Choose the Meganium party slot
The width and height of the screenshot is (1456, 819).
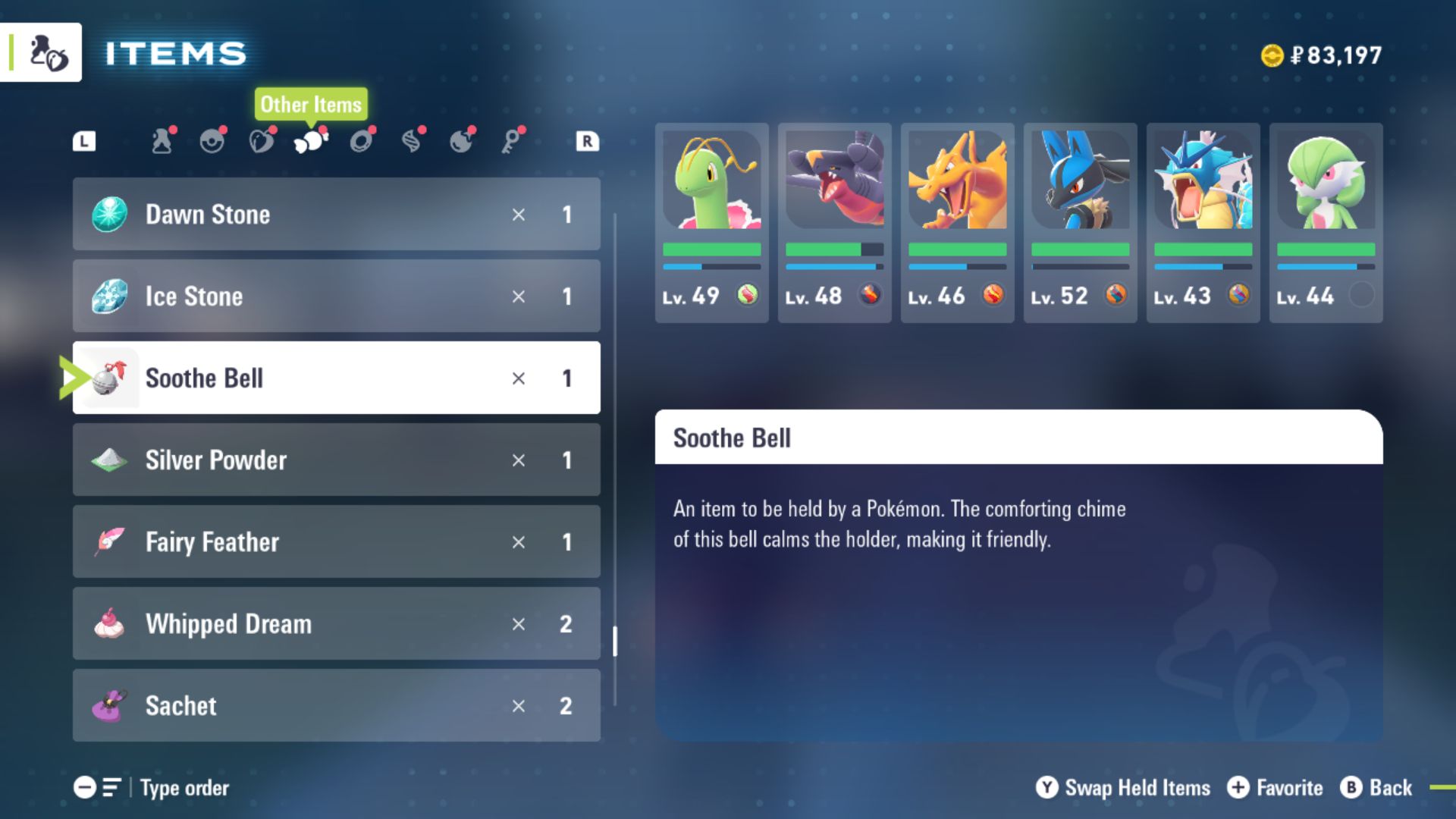click(711, 223)
